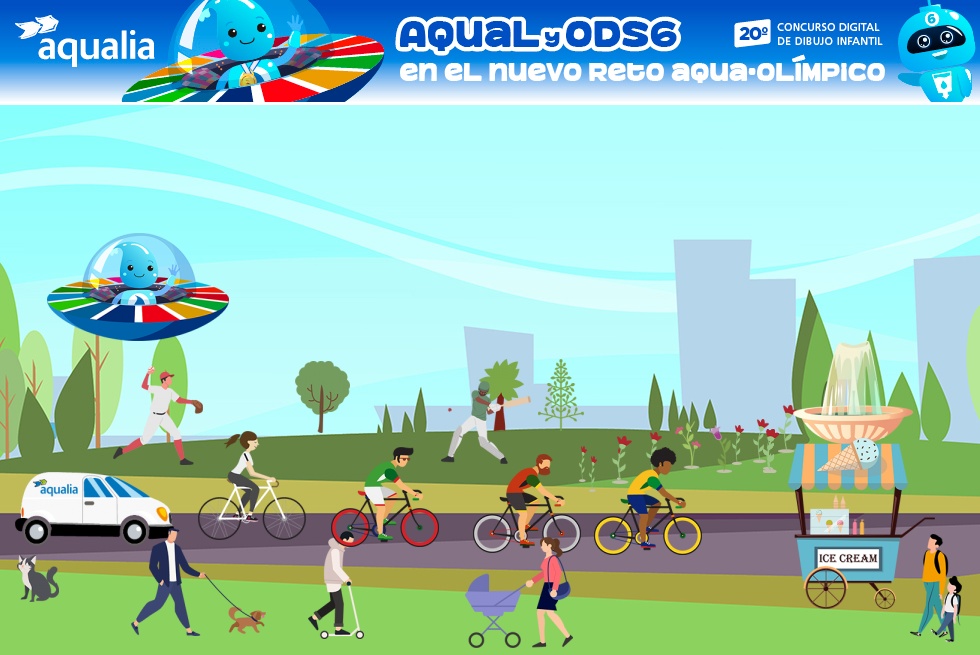Open the 20º Concurso Digital de Dibujo Infantil badge
The width and height of the screenshot is (980, 655).
pyautogui.click(x=808, y=34)
